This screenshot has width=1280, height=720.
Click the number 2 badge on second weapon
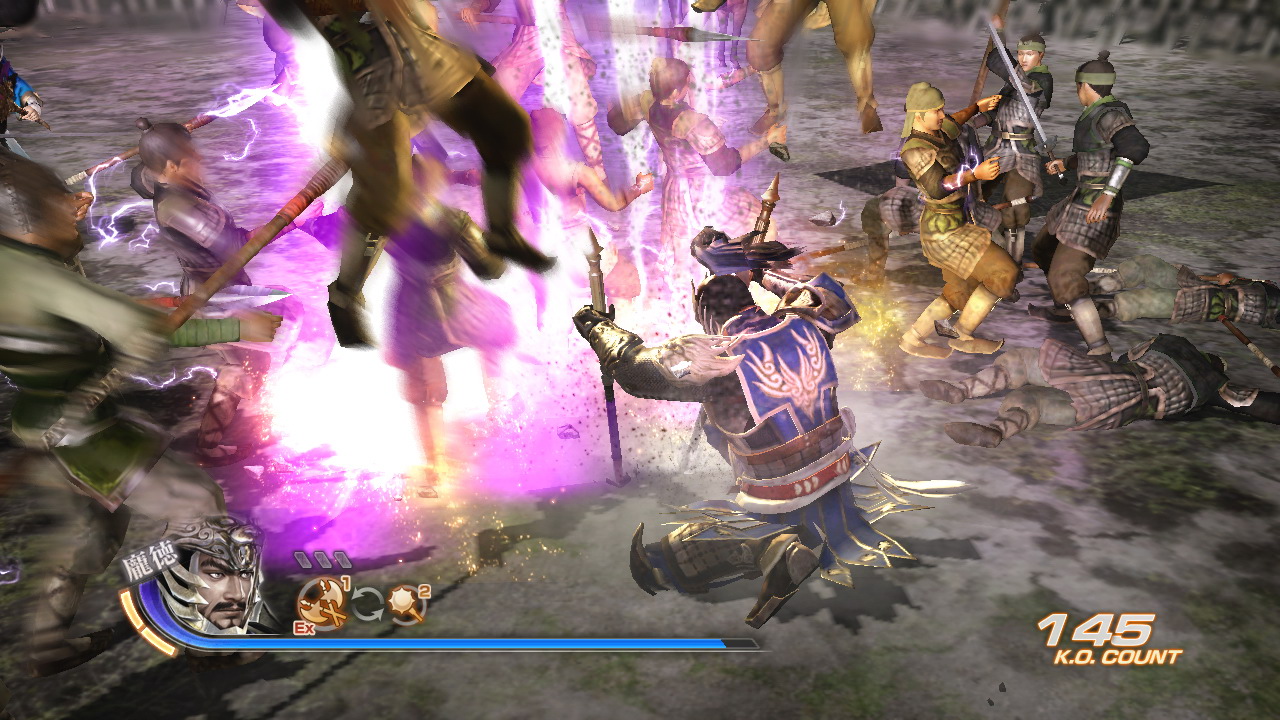tap(423, 591)
